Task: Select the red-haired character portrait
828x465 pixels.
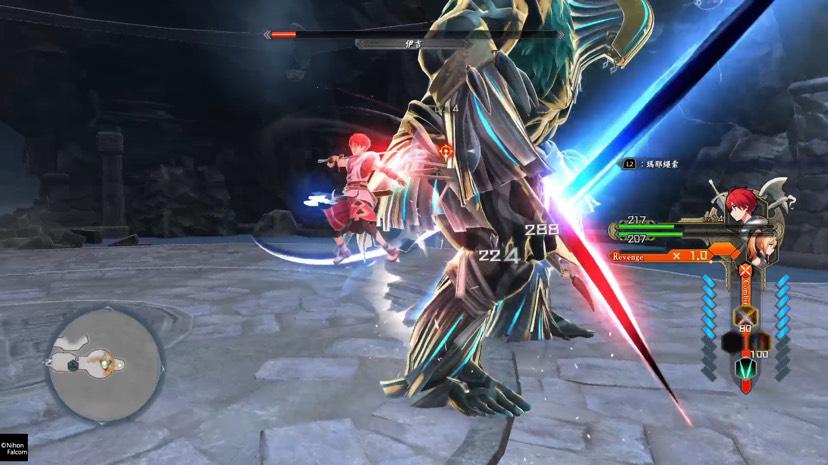Action: (x=740, y=204)
